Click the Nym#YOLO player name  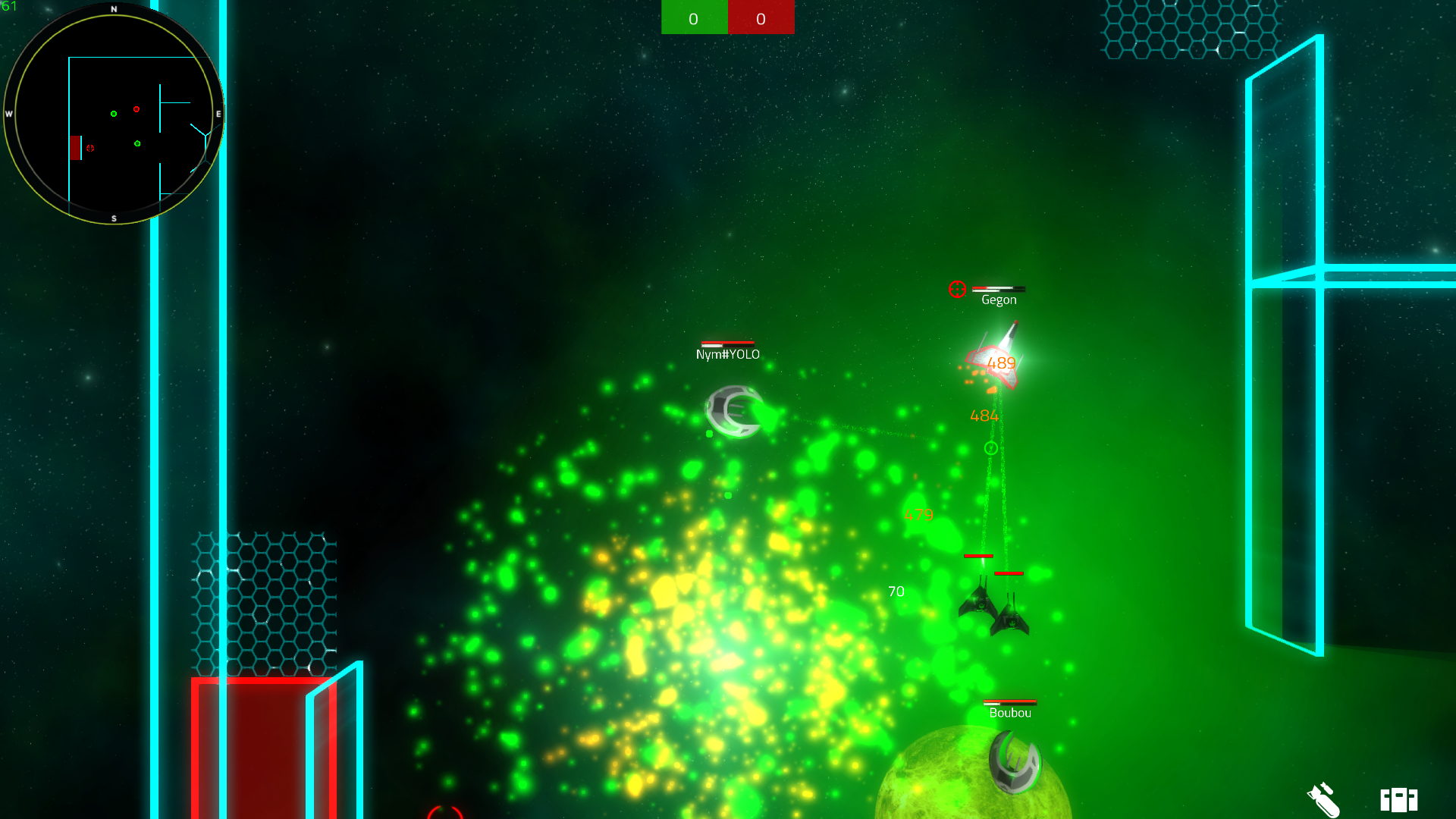[729, 353]
